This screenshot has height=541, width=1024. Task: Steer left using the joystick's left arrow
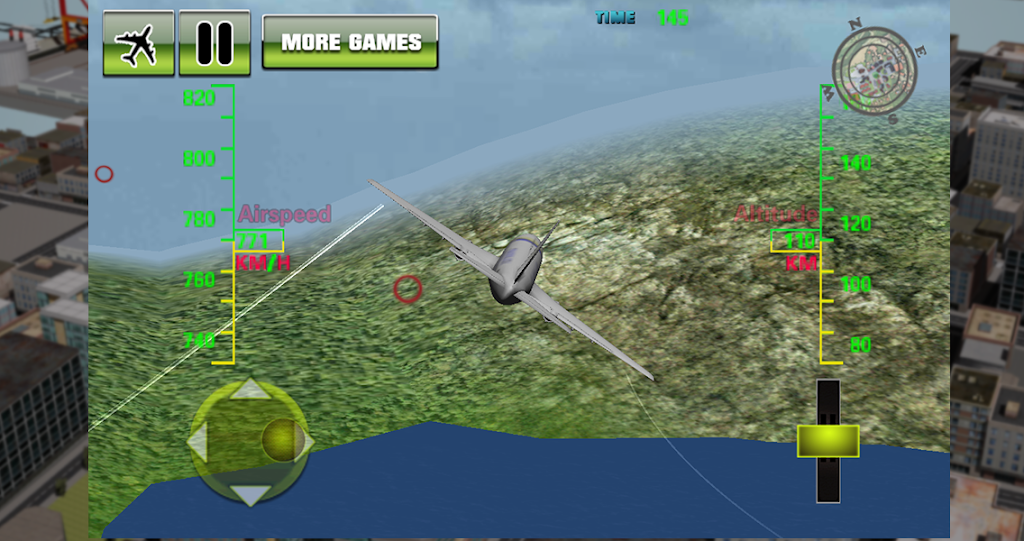(198, 441)
